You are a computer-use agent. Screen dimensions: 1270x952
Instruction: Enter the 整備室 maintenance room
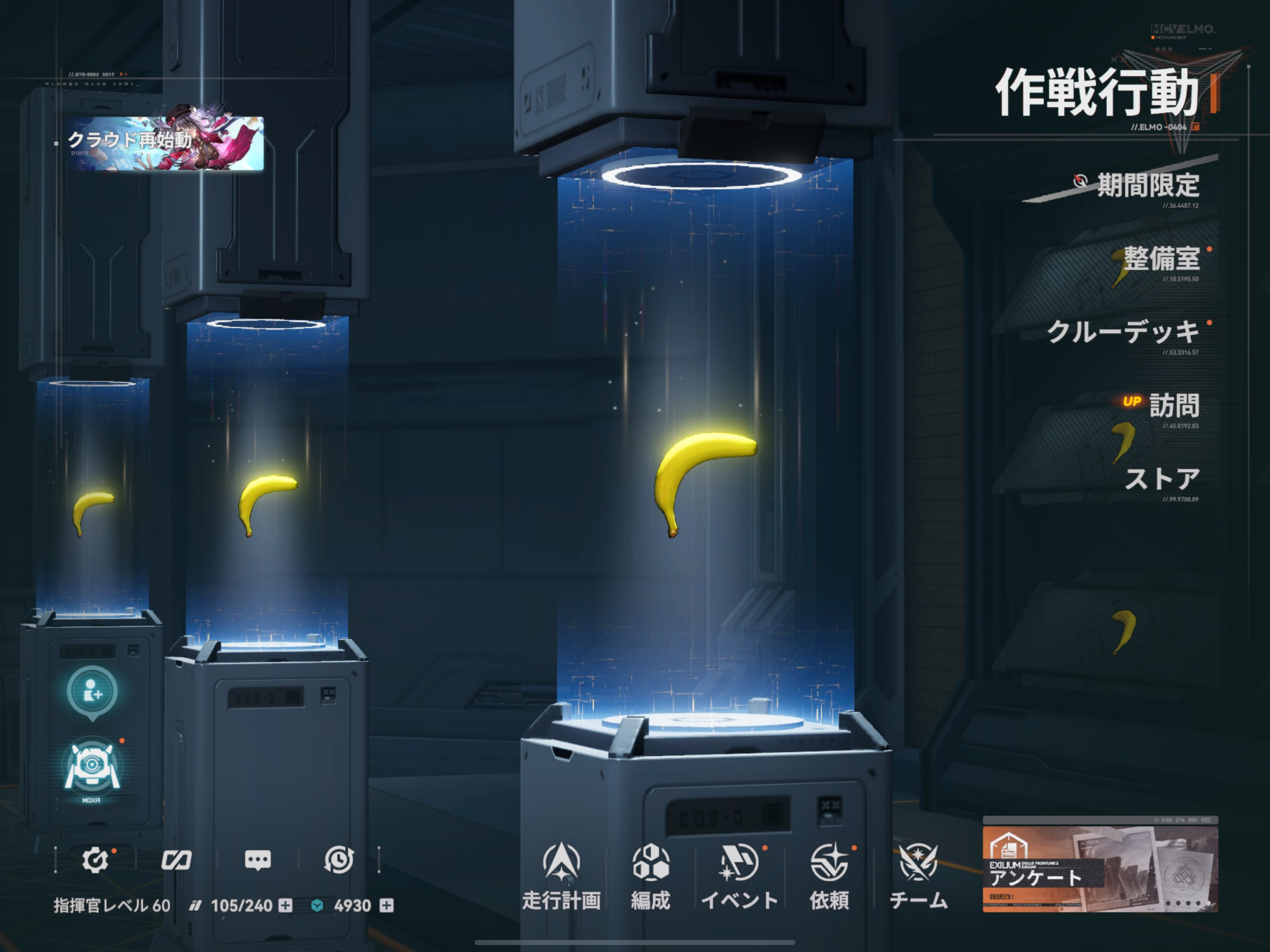(x=1161, y=259)
